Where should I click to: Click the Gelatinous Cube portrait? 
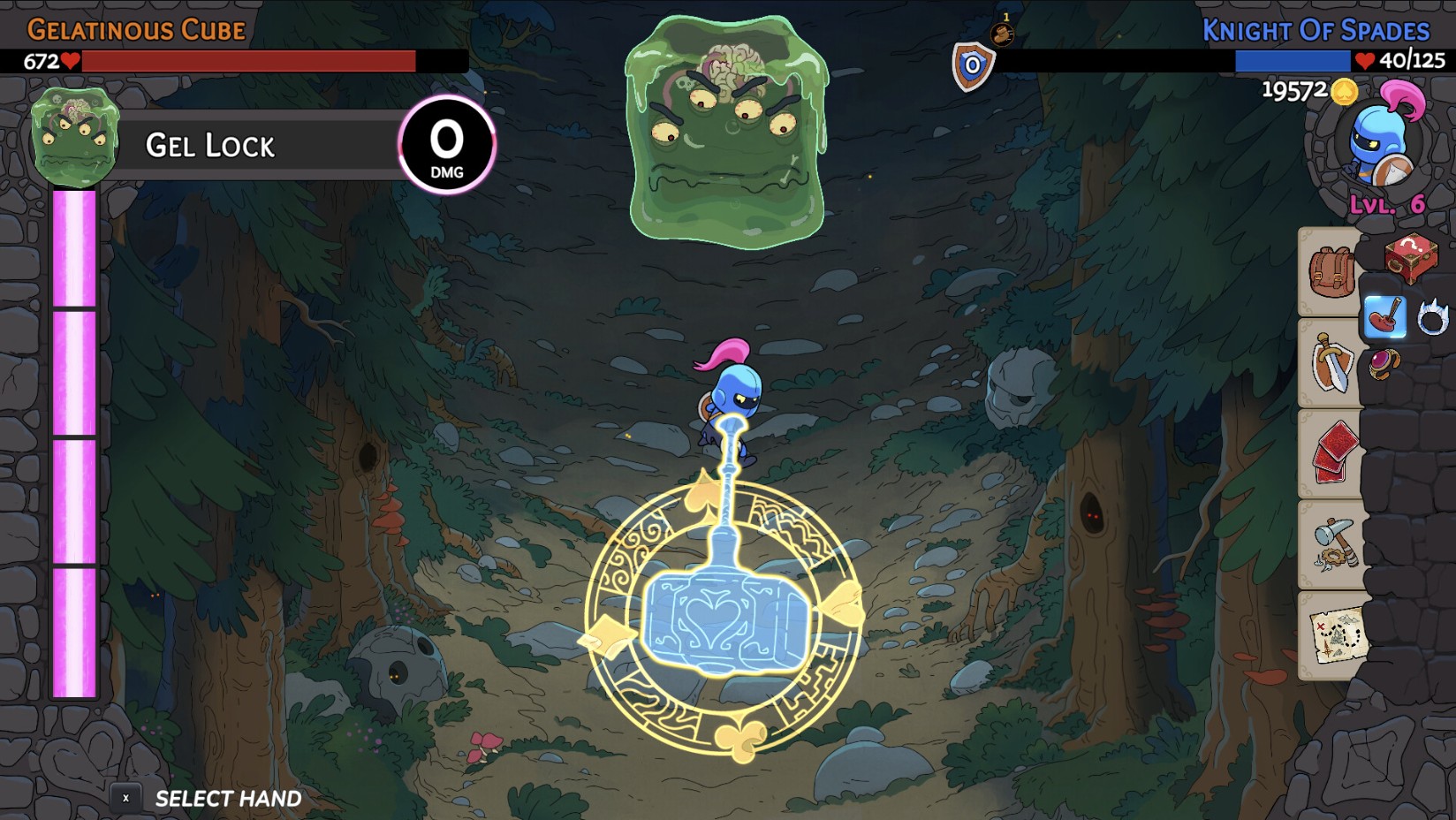75,137
